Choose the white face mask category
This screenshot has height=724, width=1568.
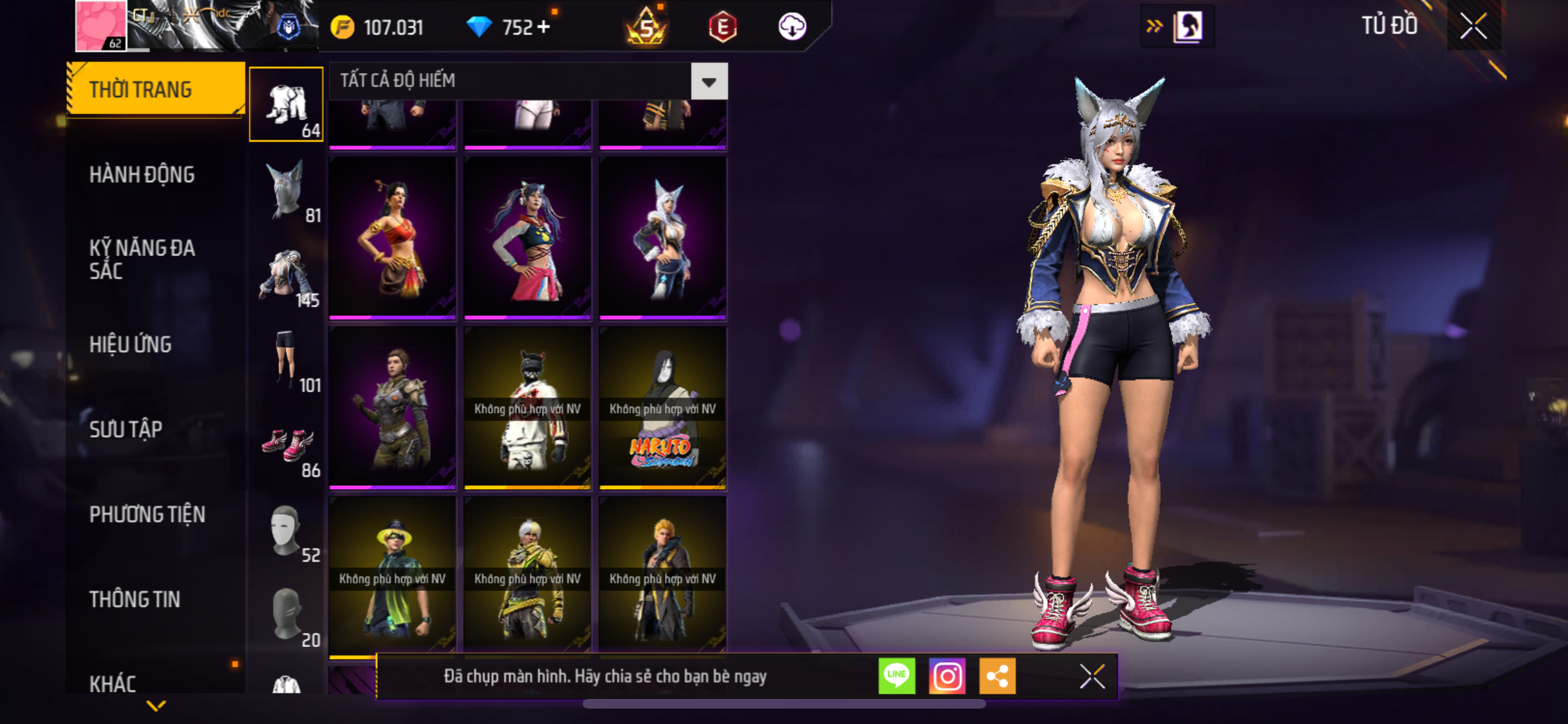pos(286,531)
